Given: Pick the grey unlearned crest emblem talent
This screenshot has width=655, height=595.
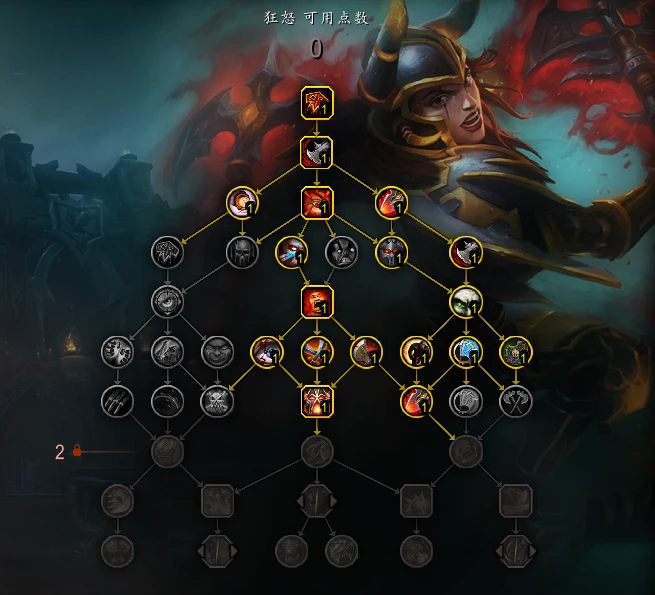Looking at the screenshot, I should pos(167,250).
